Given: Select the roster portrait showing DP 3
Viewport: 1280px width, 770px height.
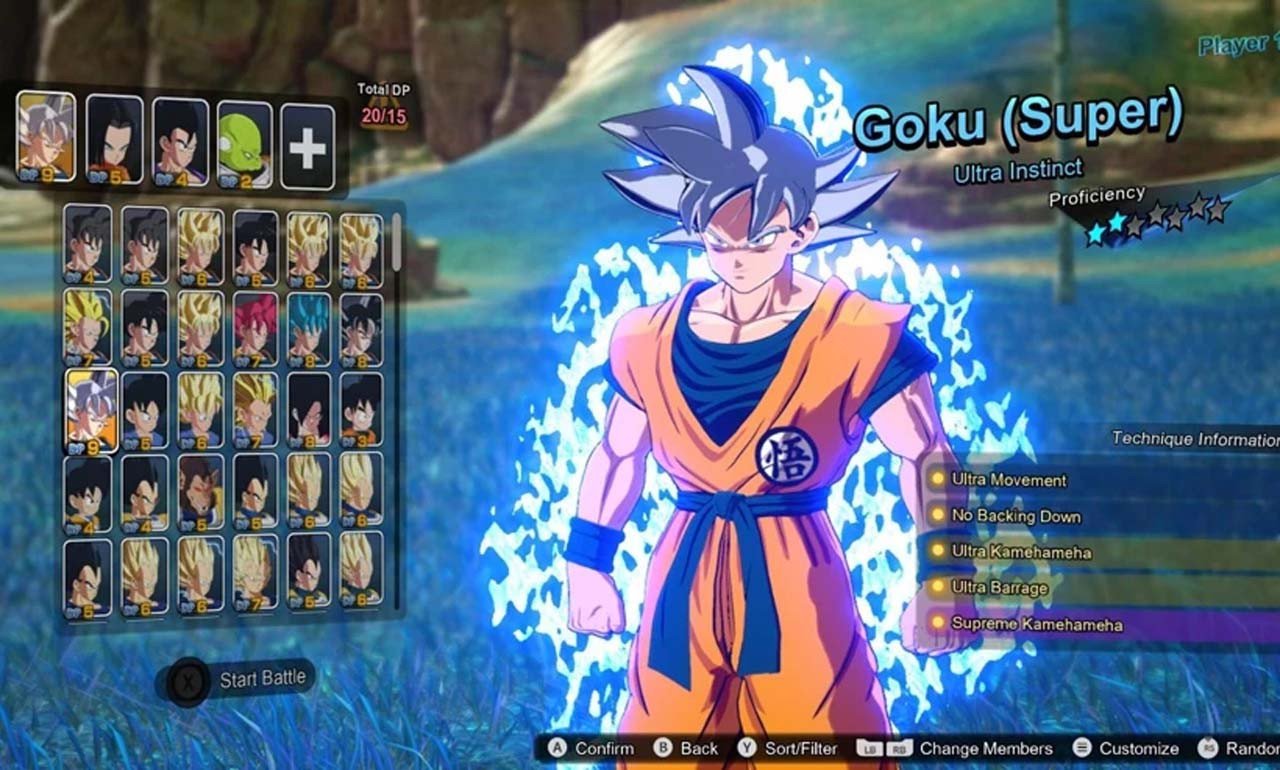Looking at the screenshot, I should click(361, 408).
